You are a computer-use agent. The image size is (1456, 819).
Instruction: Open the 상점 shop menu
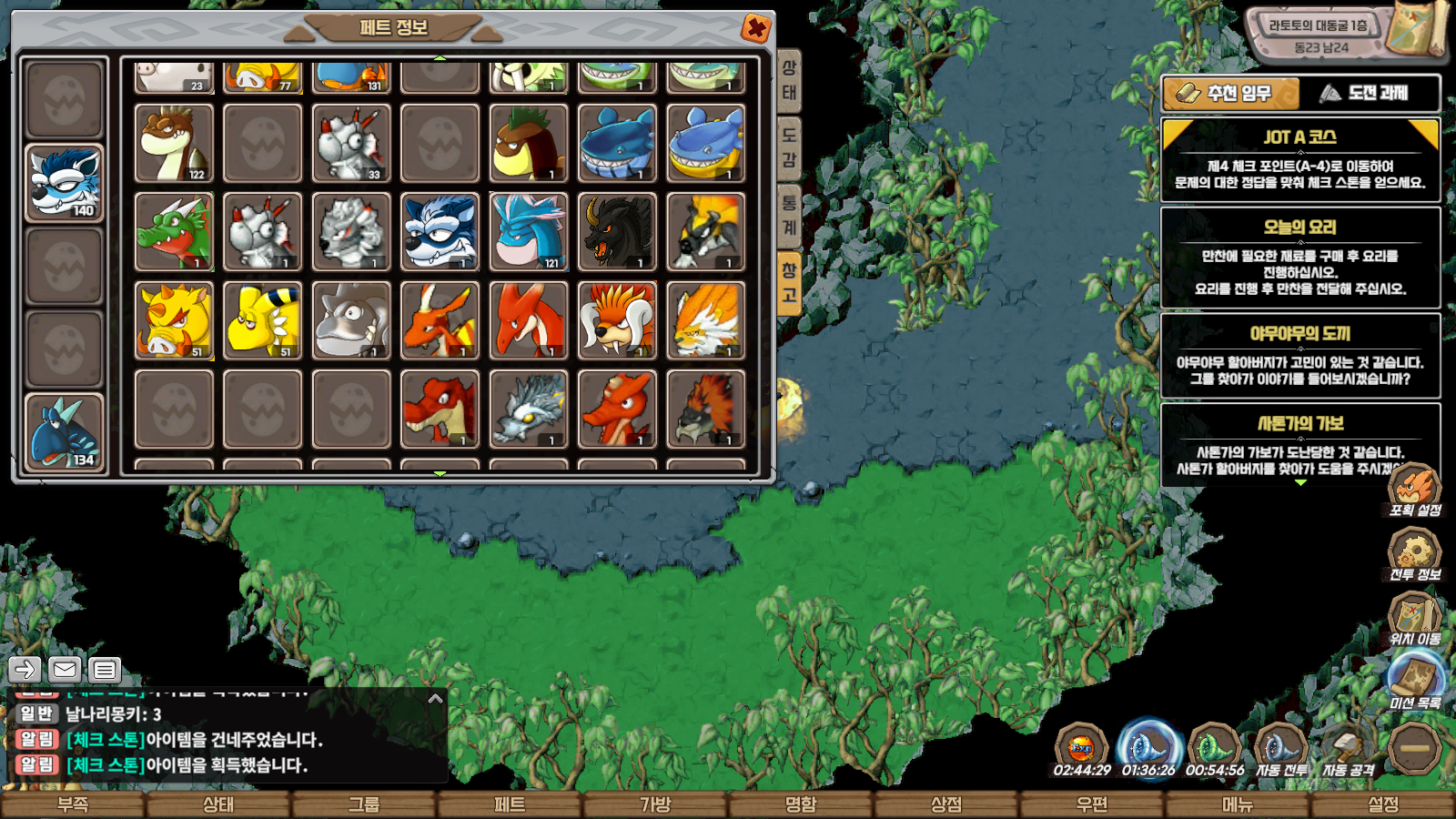pos(946,804)
